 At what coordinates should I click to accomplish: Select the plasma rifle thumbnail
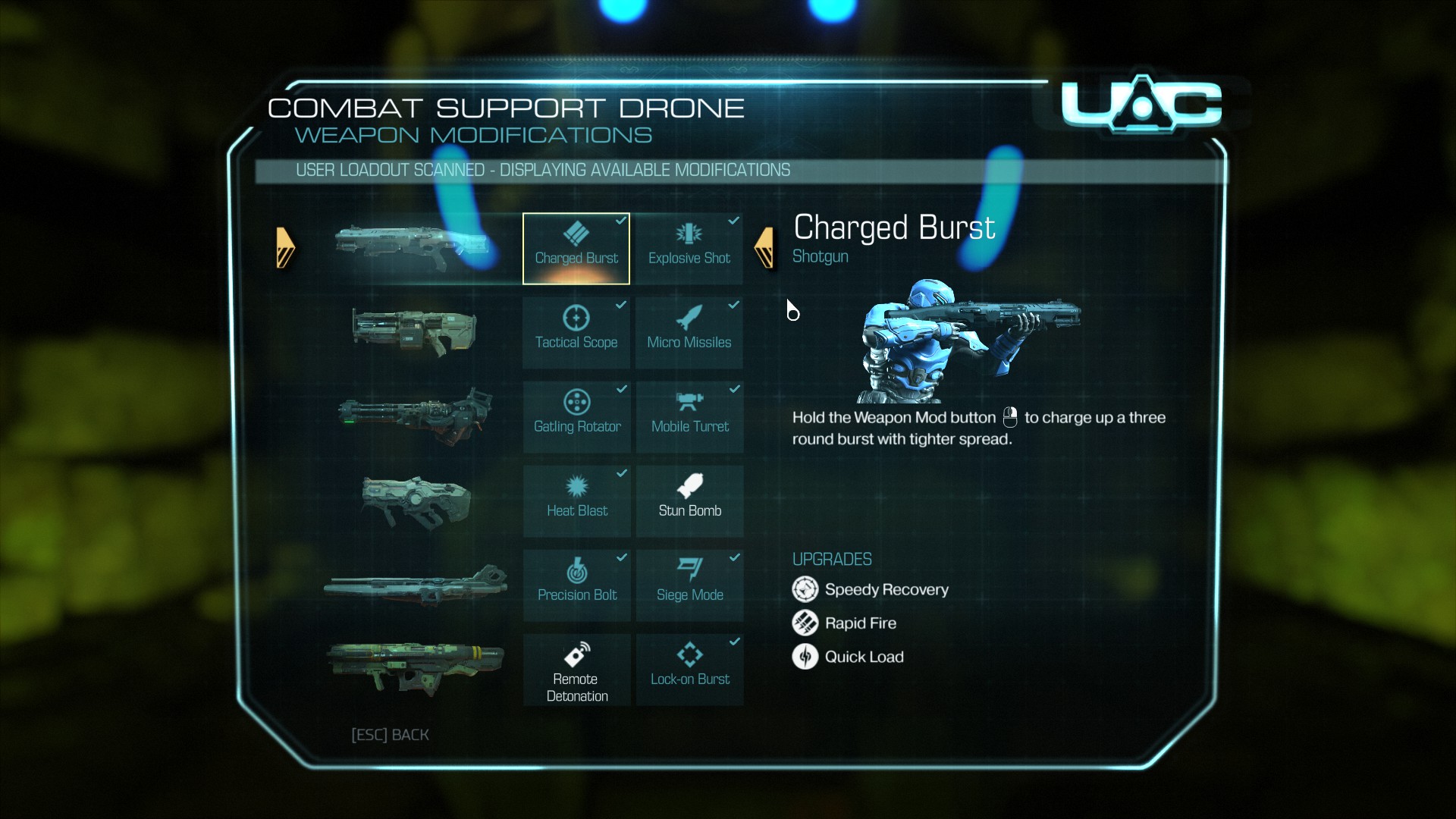(x=416, y=500)
